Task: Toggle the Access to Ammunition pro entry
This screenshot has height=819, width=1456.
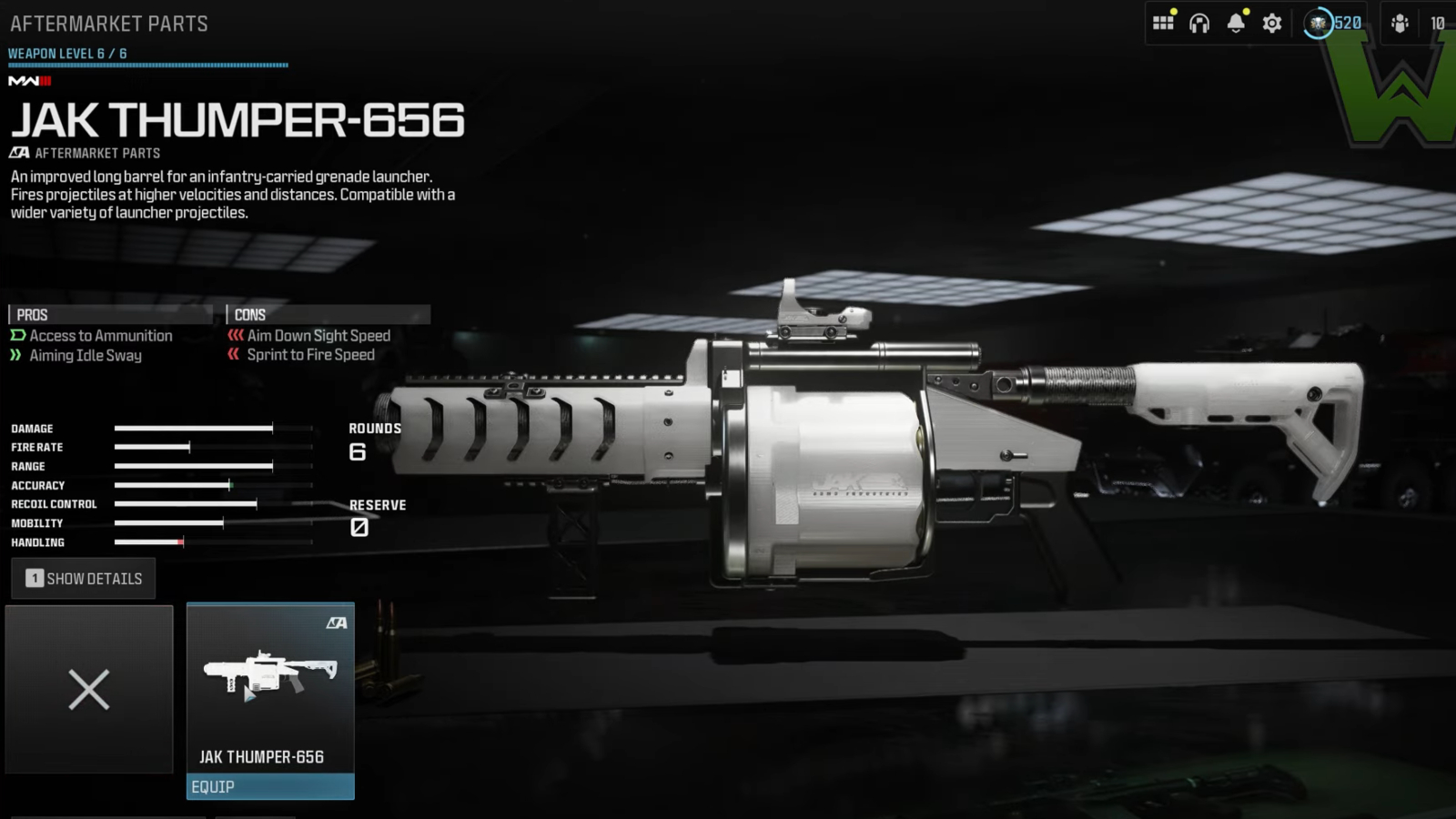Action: point(100,336)
